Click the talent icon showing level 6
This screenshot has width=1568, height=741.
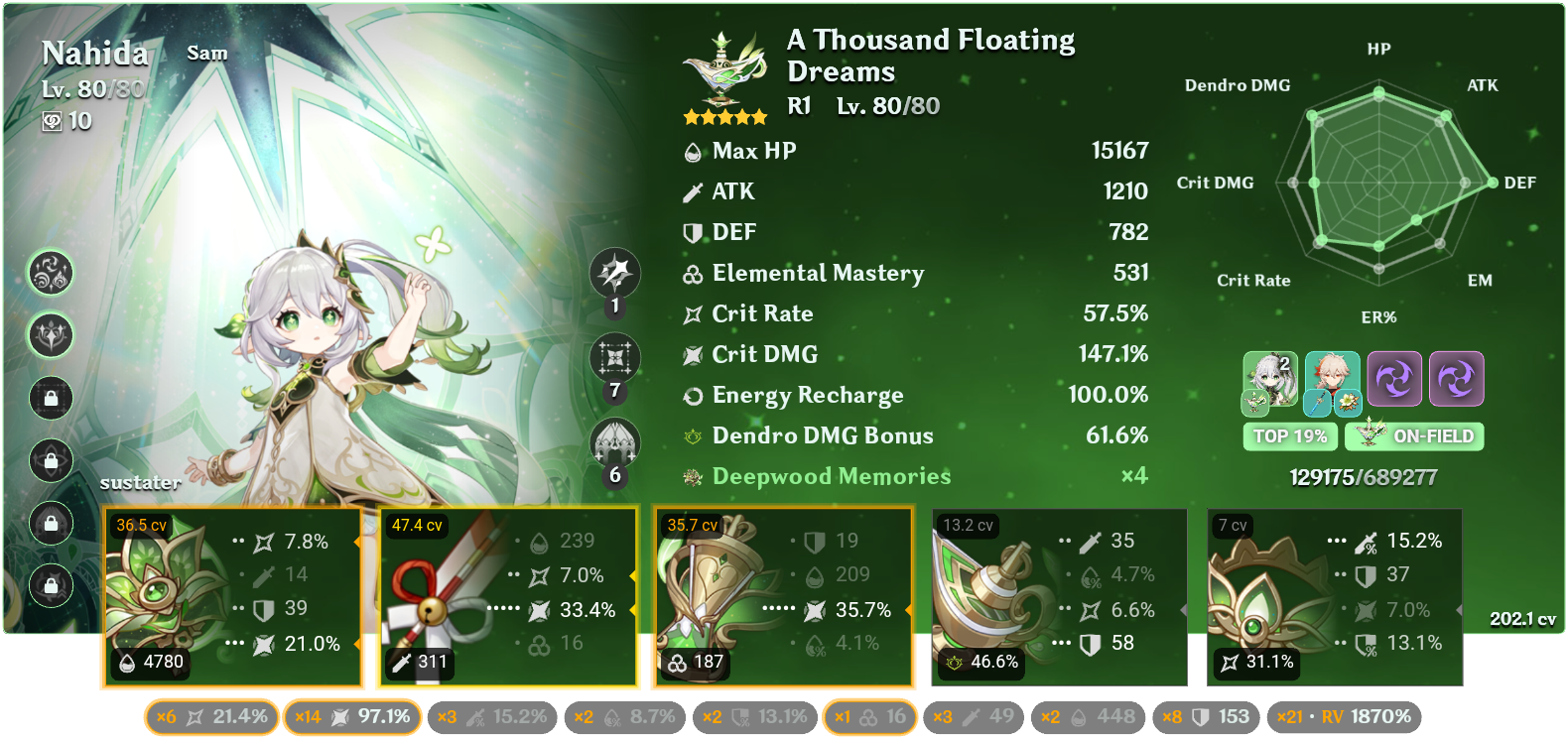tap(615, 441)
